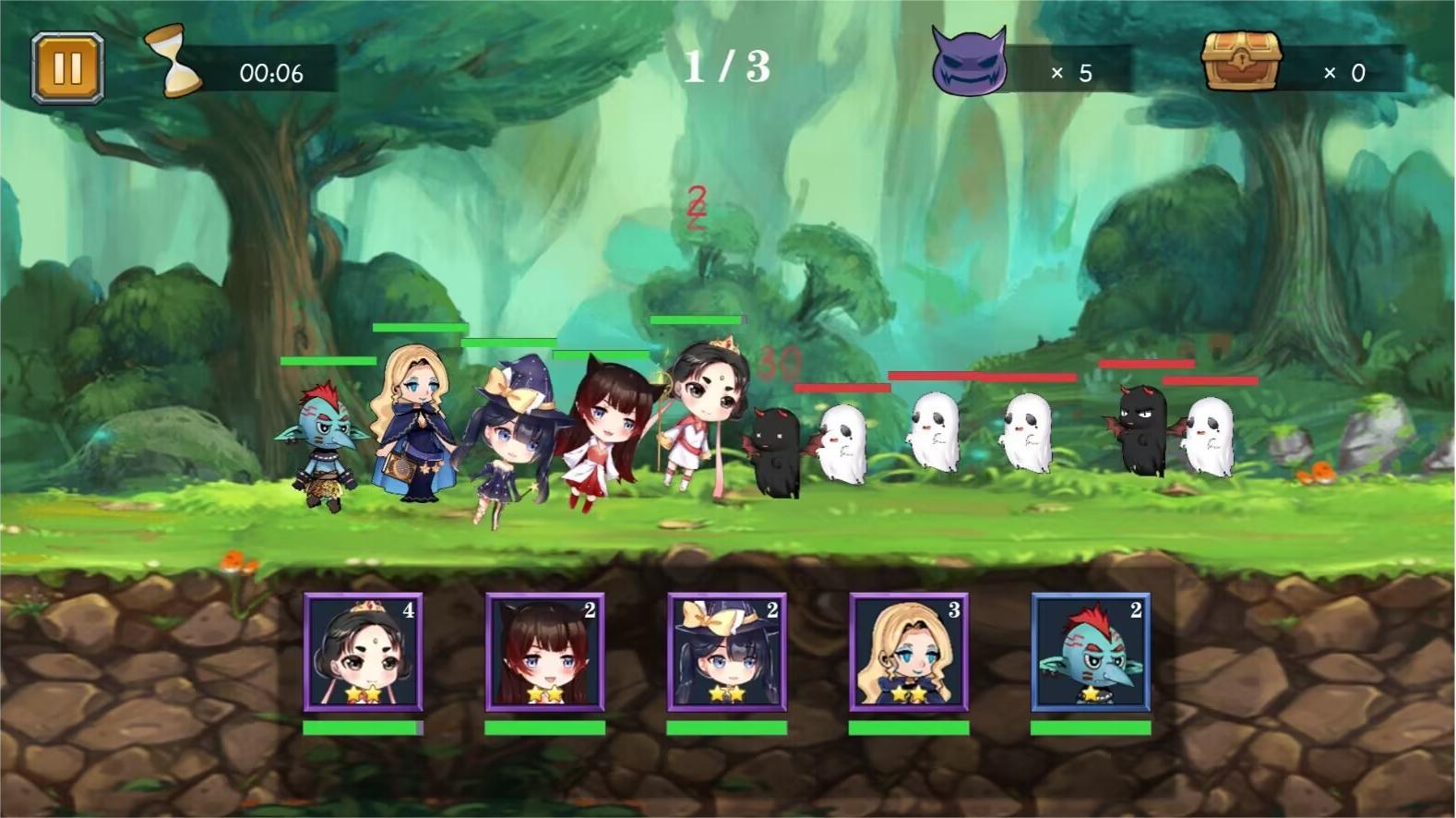The image size is (1456, 818).
Task: Choose the witch hat girl portrait
Action: pyautogui.click(x=726, y=652)
